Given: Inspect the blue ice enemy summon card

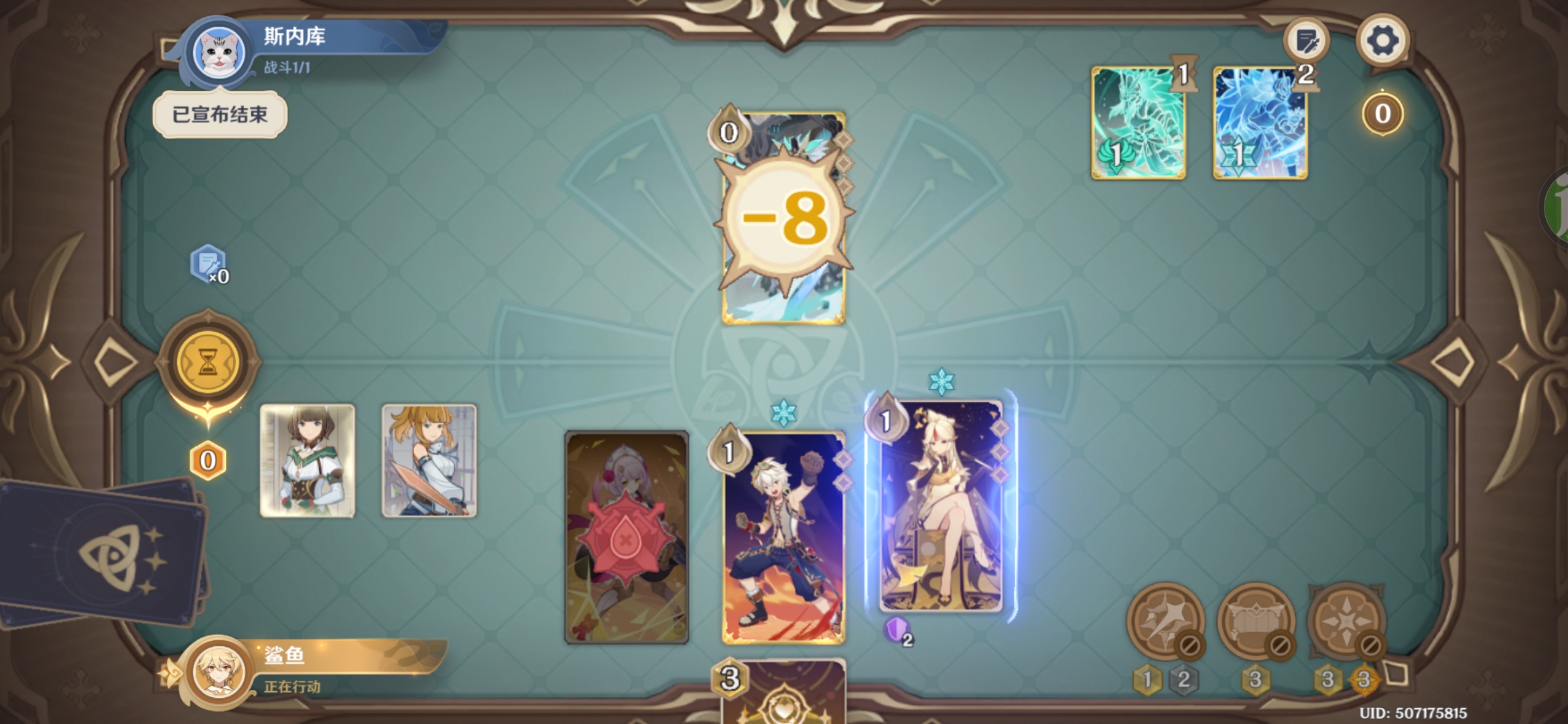Looking at the screenshot, I should click(1260, 123).
